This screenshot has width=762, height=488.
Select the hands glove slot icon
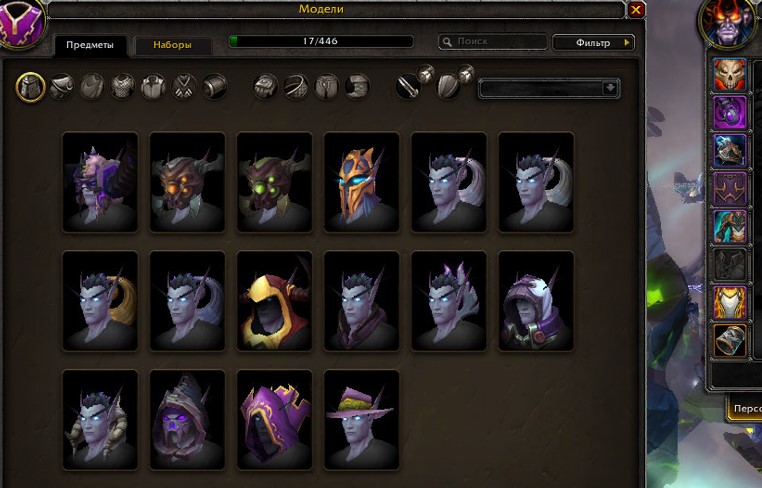264,87
